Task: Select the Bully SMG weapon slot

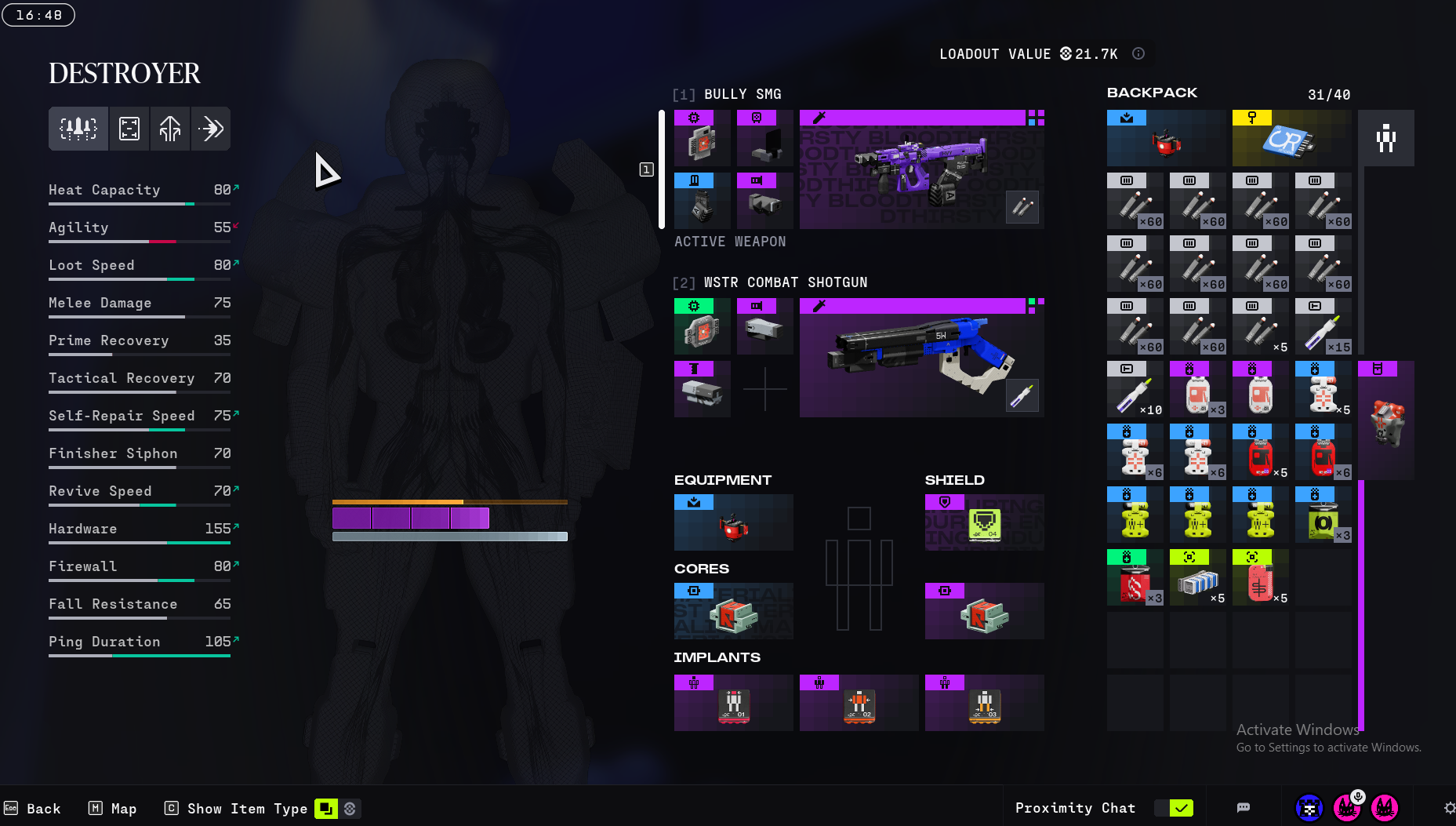Action: coord(921,170)
